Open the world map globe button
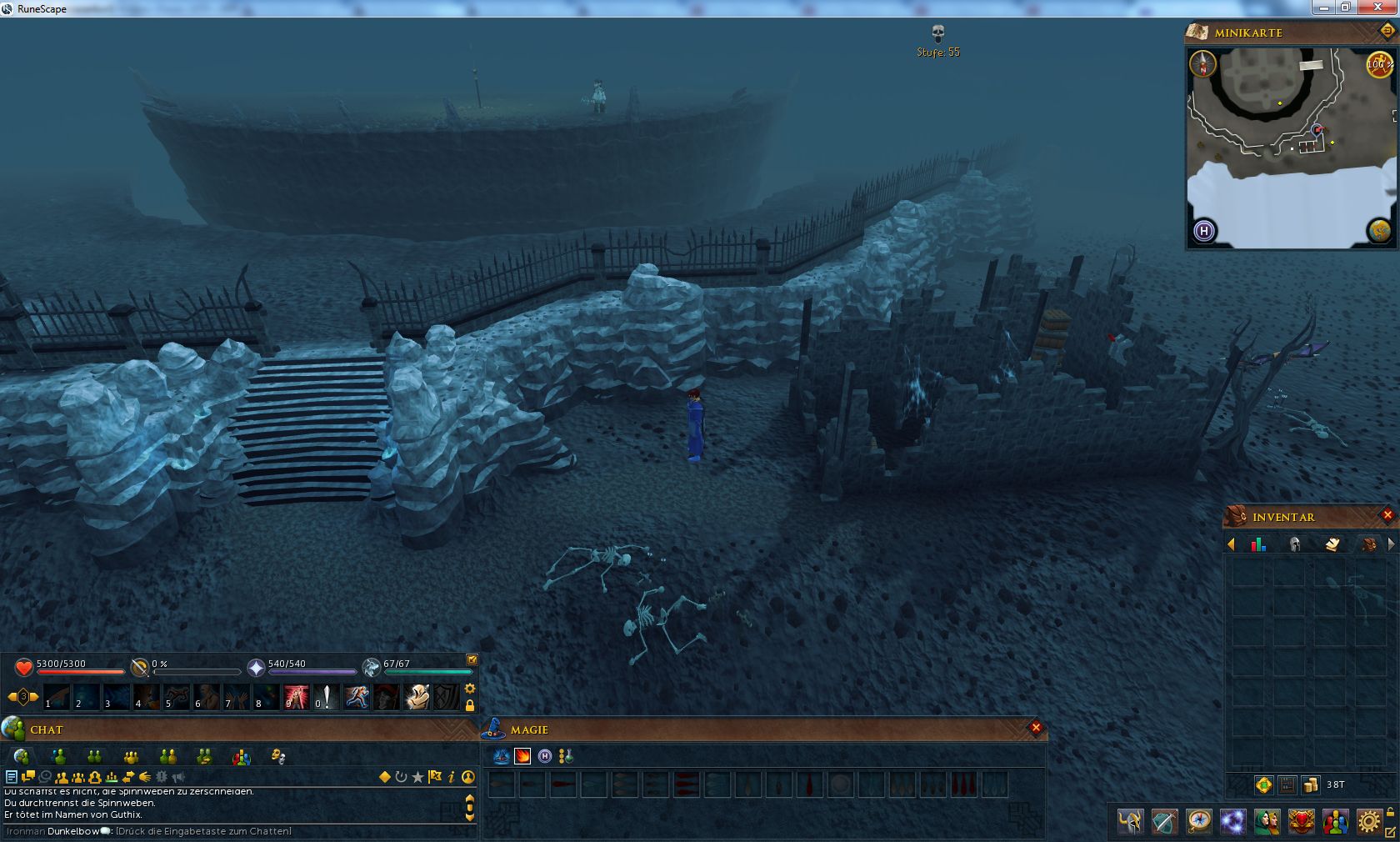 pyautogui.click(x=1379, y=230)
